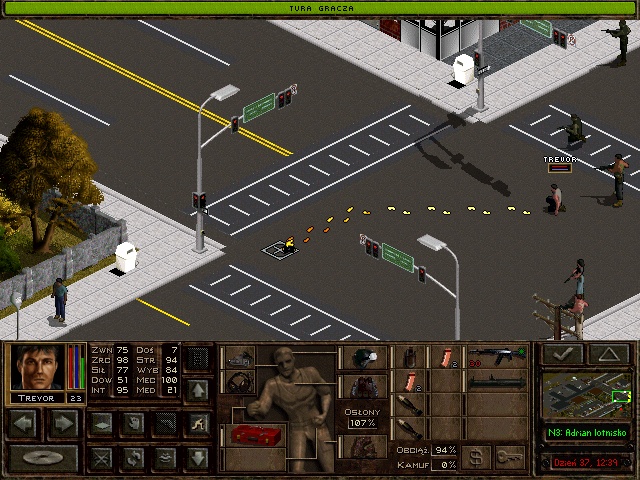The height and width of the screenshot is (480, 640).
Task: Go down a level with down arrow
Action: 198,458
